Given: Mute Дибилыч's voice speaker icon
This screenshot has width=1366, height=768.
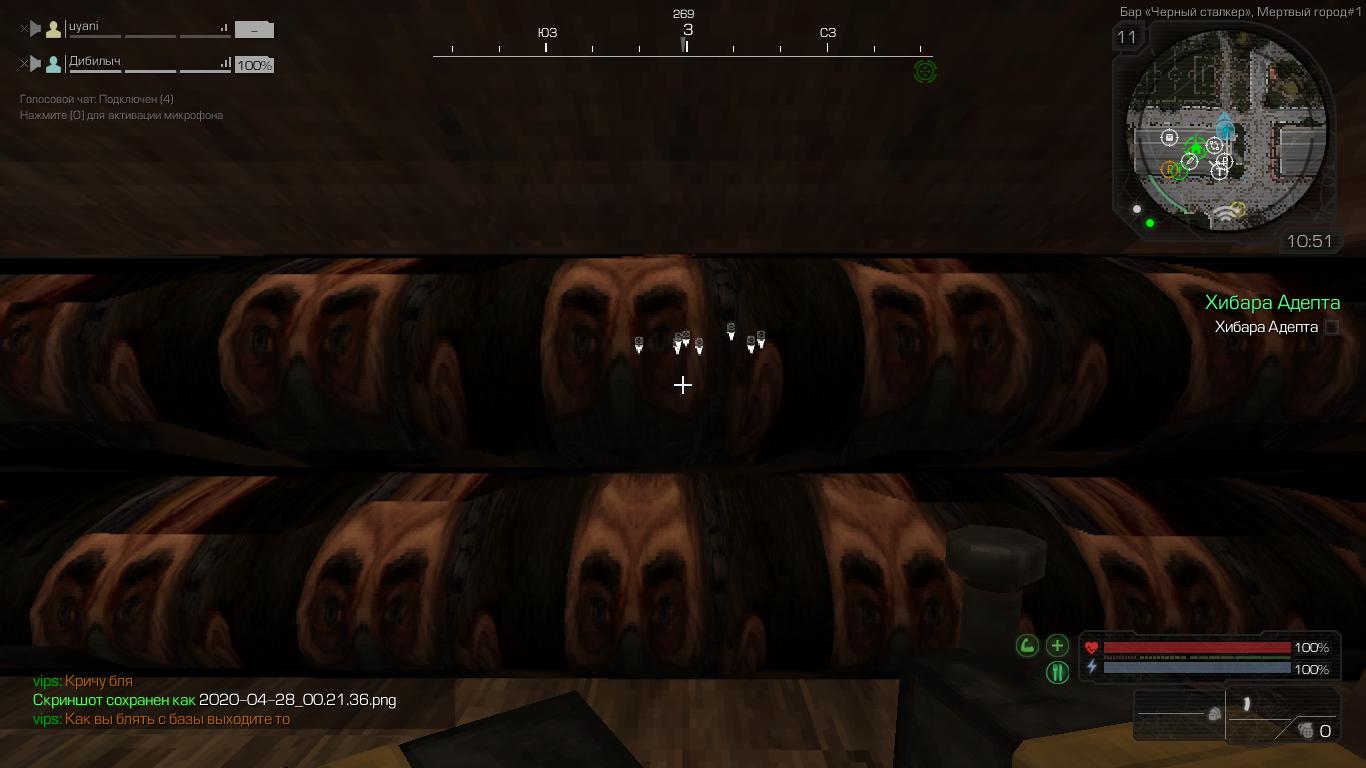Looking at the screenshot, I should point(35,64).
